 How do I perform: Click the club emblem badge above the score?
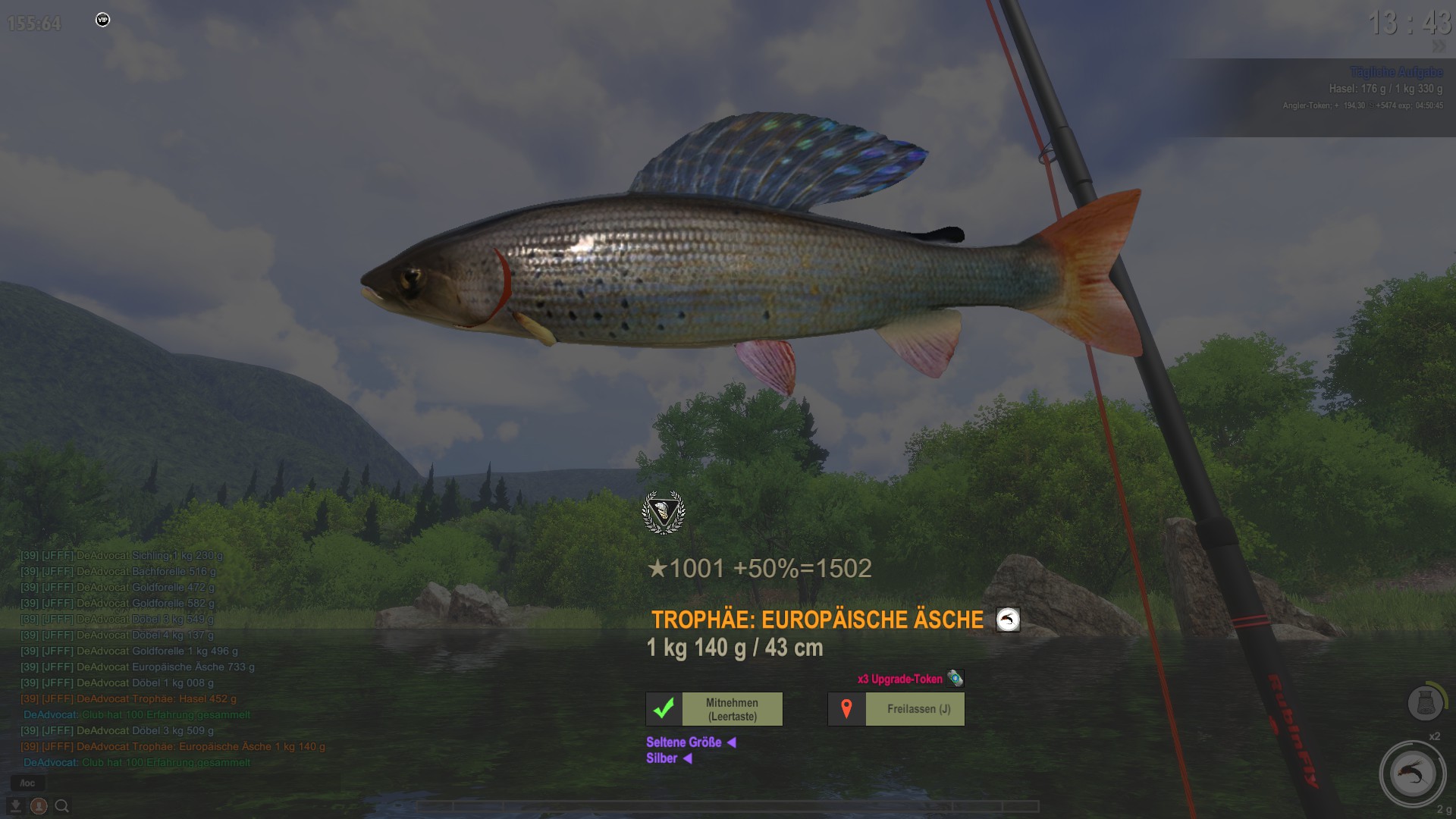point(664,513)
